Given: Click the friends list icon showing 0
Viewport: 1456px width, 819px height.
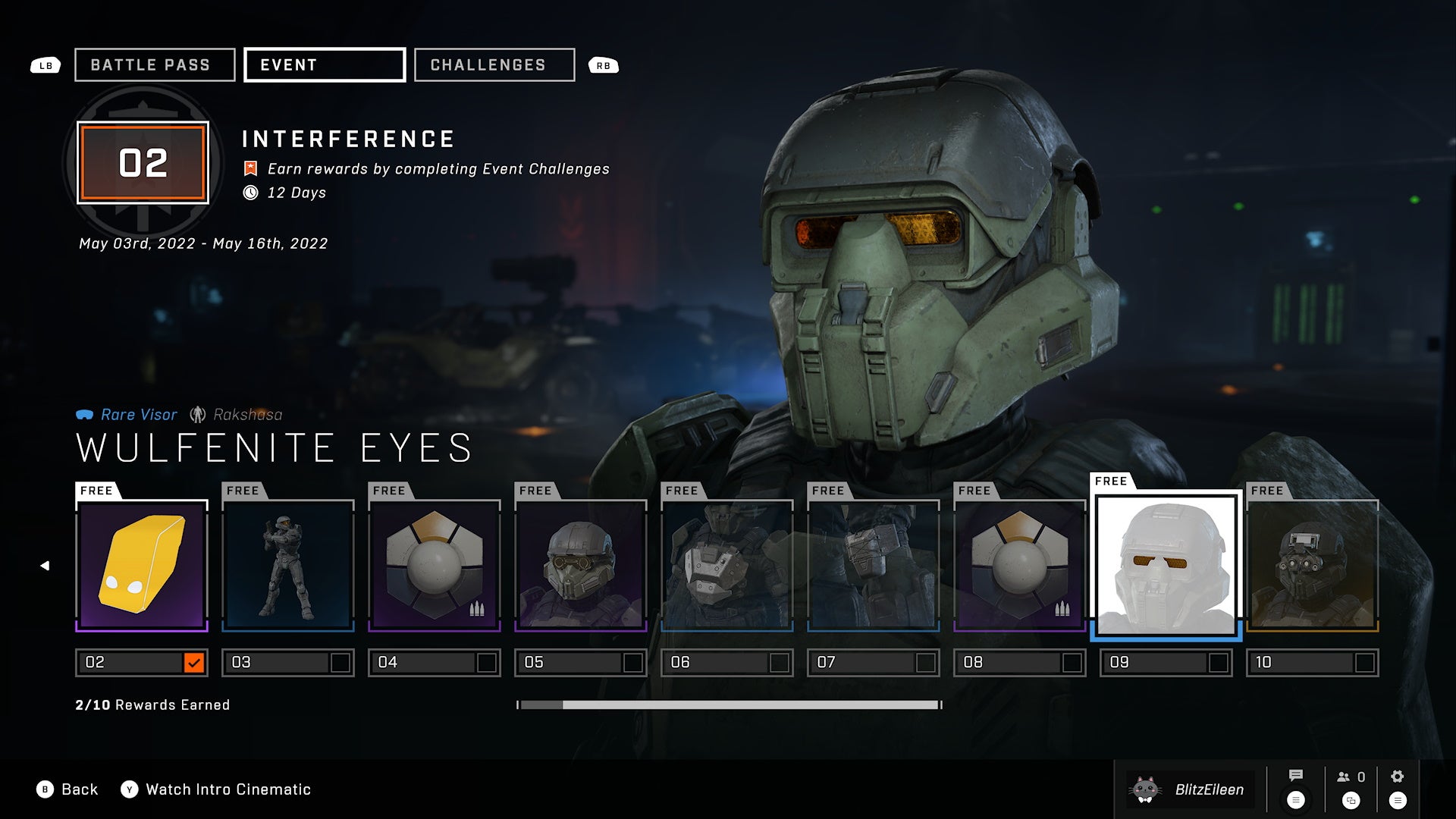Looking at the screenshot, I should (1347, 777).
